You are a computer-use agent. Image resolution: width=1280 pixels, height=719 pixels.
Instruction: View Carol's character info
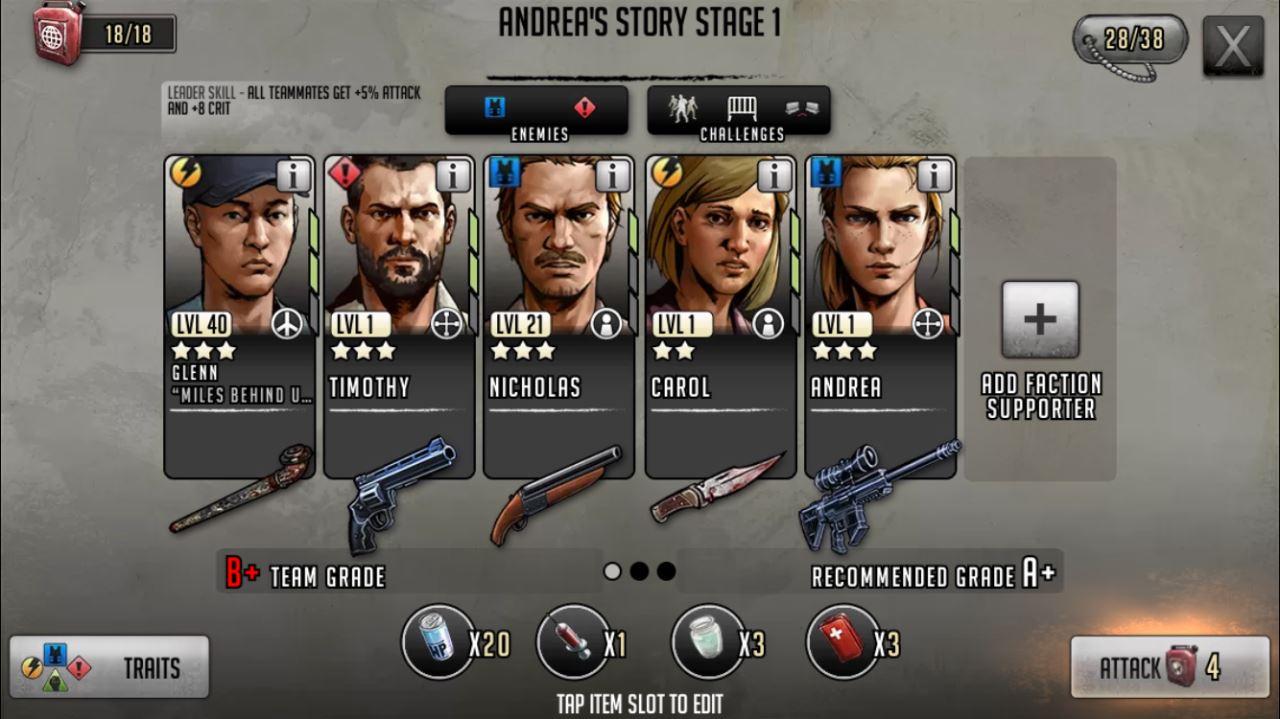774,176
